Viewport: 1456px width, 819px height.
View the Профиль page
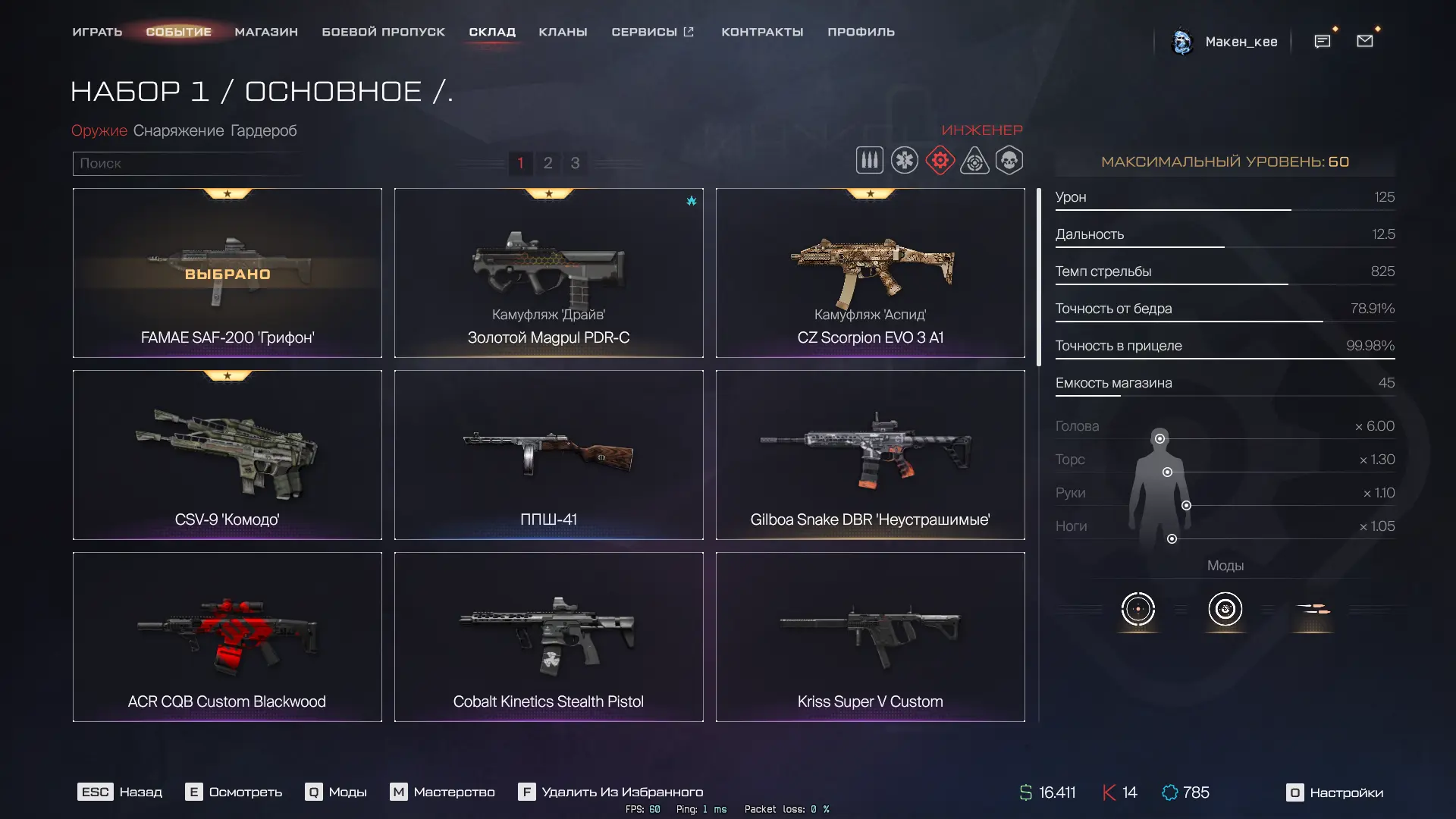pos(861,32)
